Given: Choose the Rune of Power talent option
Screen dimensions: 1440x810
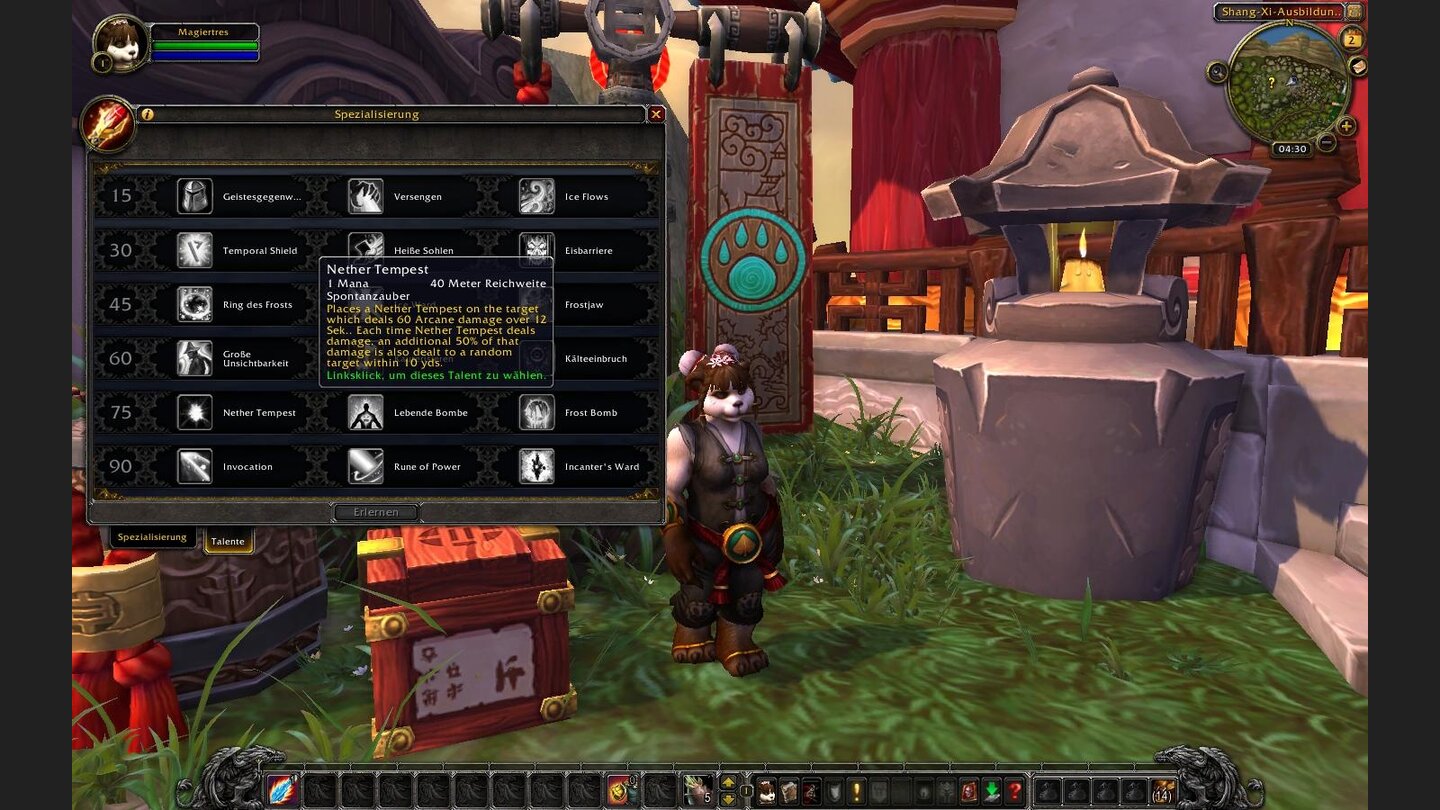Looking at the screenshot, I should [x=366, y=466].
